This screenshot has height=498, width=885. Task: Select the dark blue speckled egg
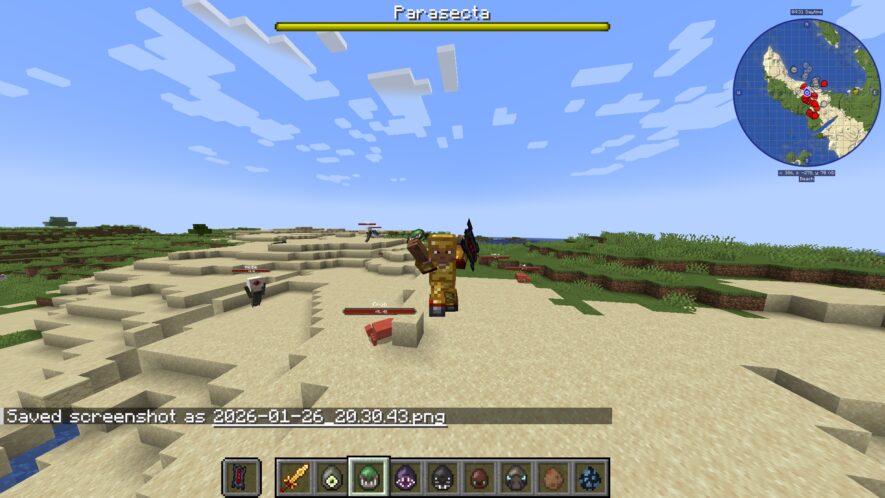[x=590, y=477]
